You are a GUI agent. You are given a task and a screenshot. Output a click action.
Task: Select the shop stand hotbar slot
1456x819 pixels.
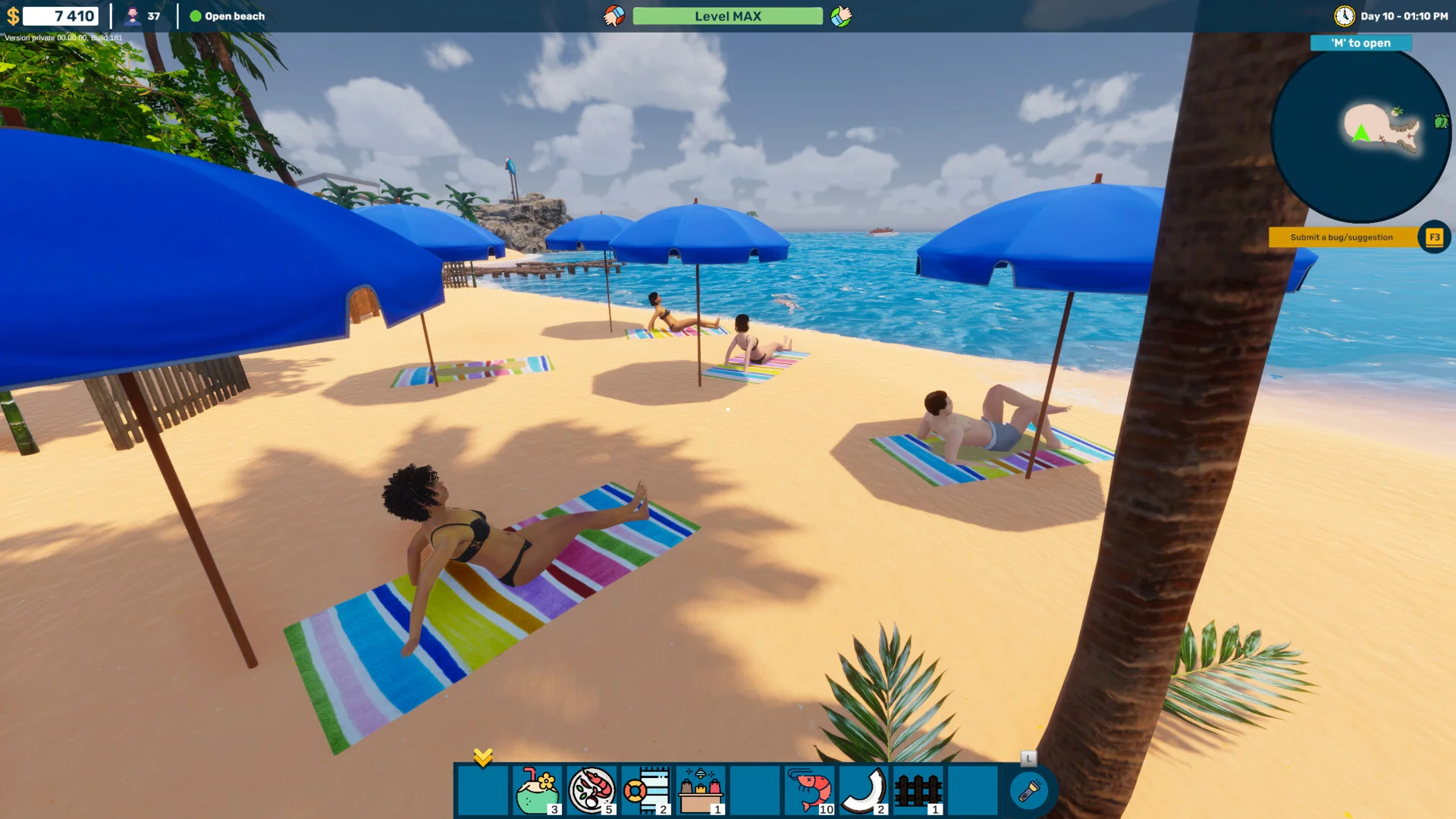(x=701, y=790)
